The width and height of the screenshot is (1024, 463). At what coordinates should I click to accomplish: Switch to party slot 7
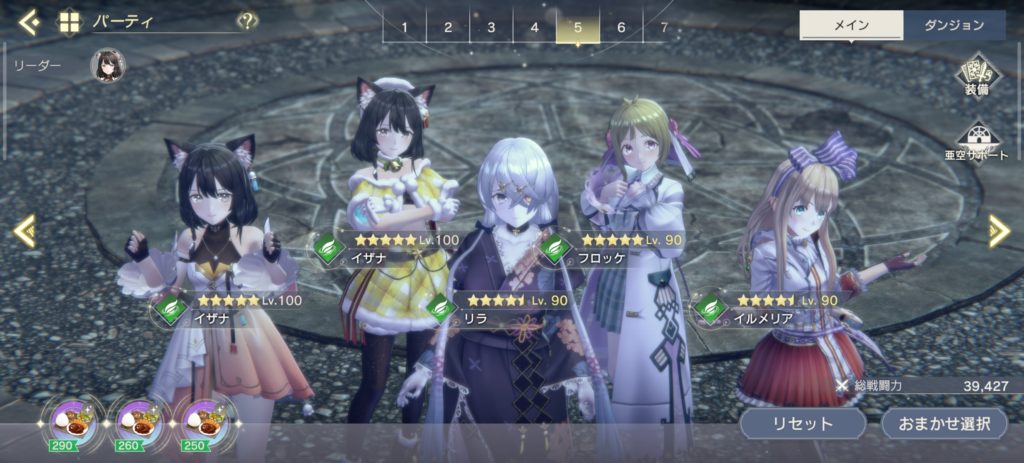(x=663, y=27)
